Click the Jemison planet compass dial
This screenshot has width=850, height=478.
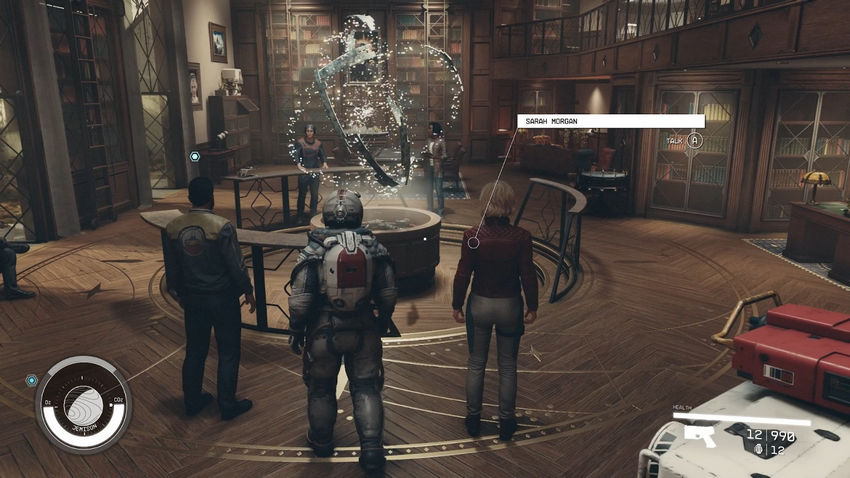(x=83, y=403)
